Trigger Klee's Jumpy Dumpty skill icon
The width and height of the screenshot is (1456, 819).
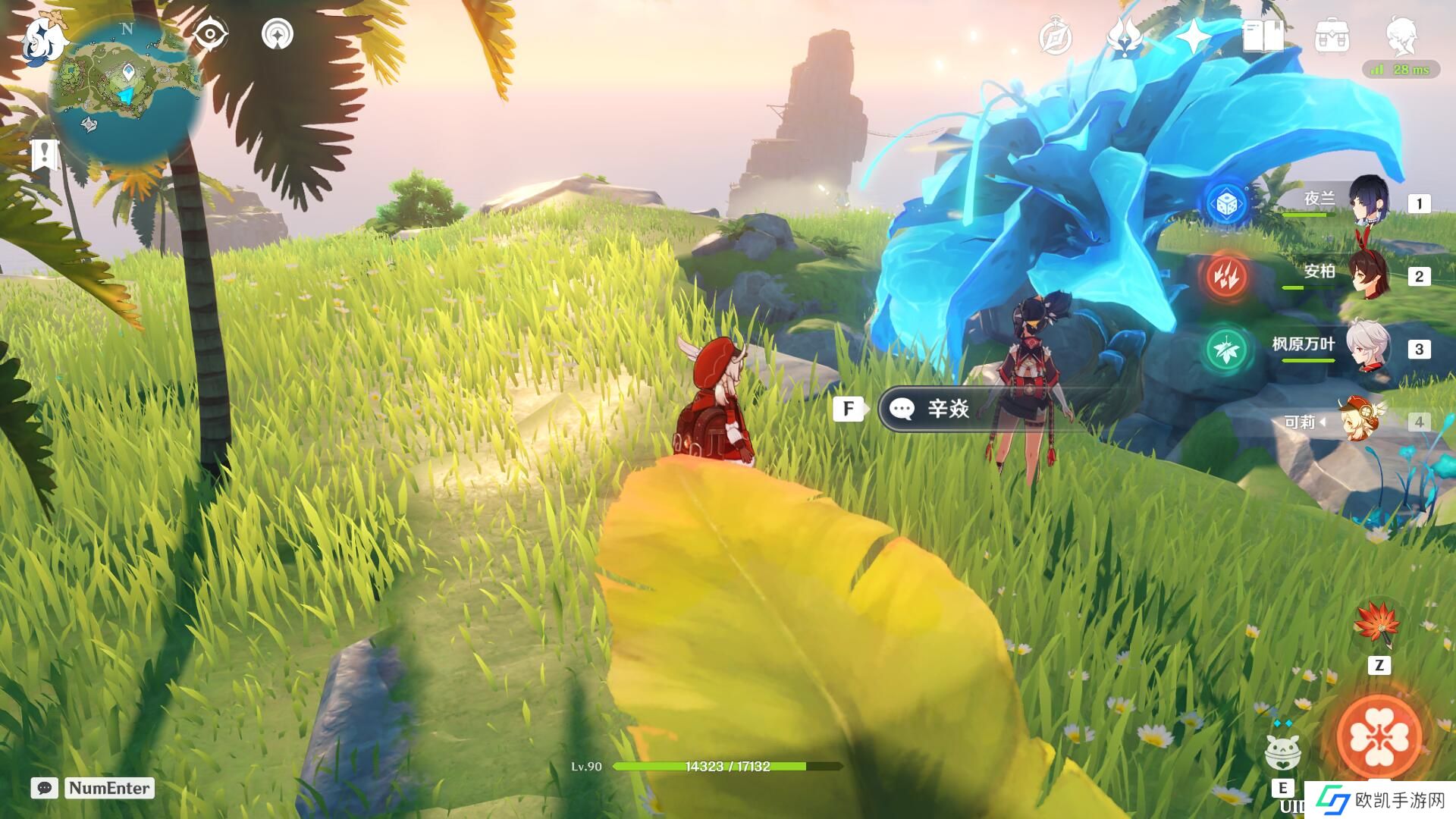1282,751
